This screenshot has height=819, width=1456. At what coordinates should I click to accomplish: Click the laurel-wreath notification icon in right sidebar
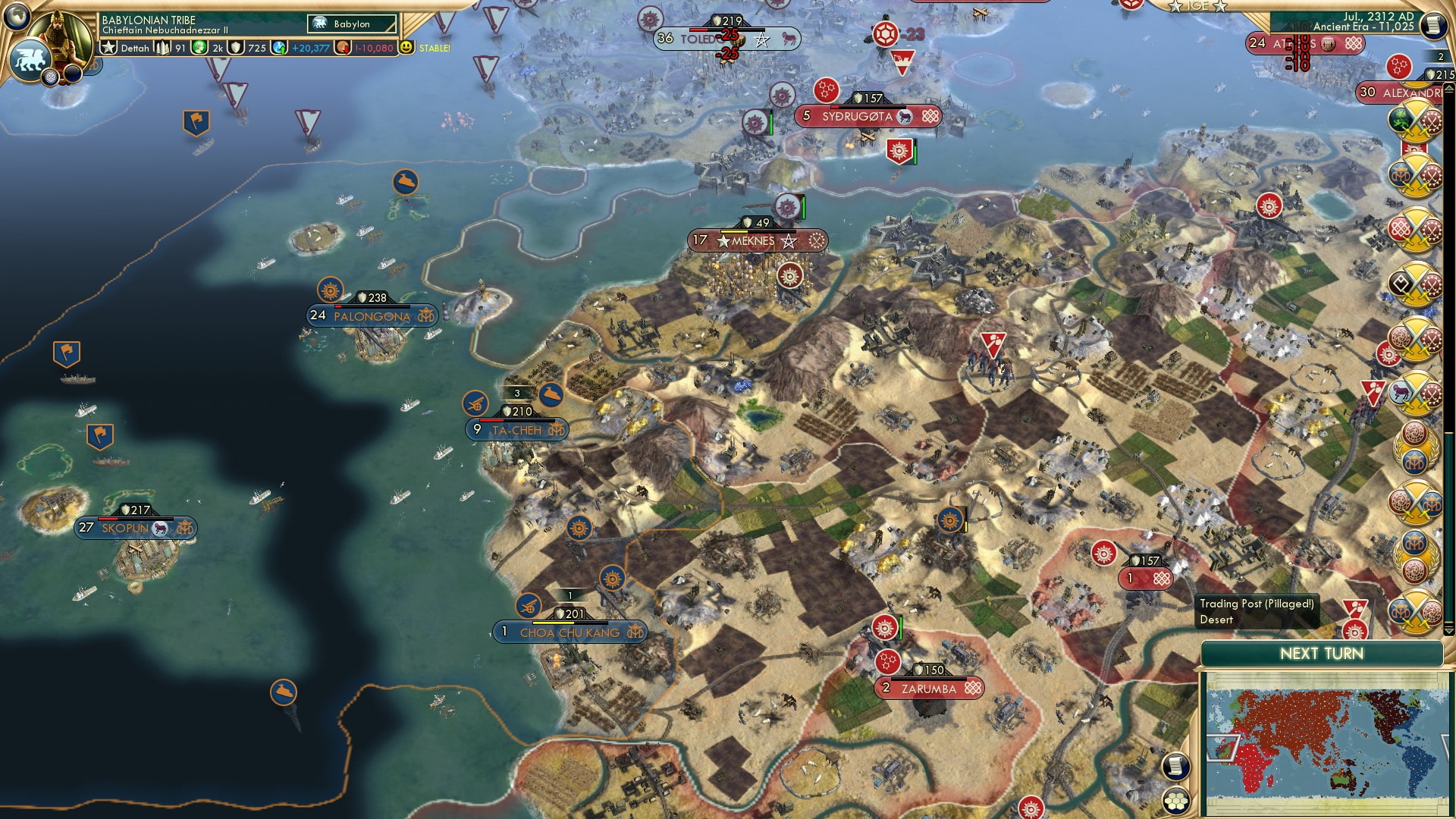1415,447
